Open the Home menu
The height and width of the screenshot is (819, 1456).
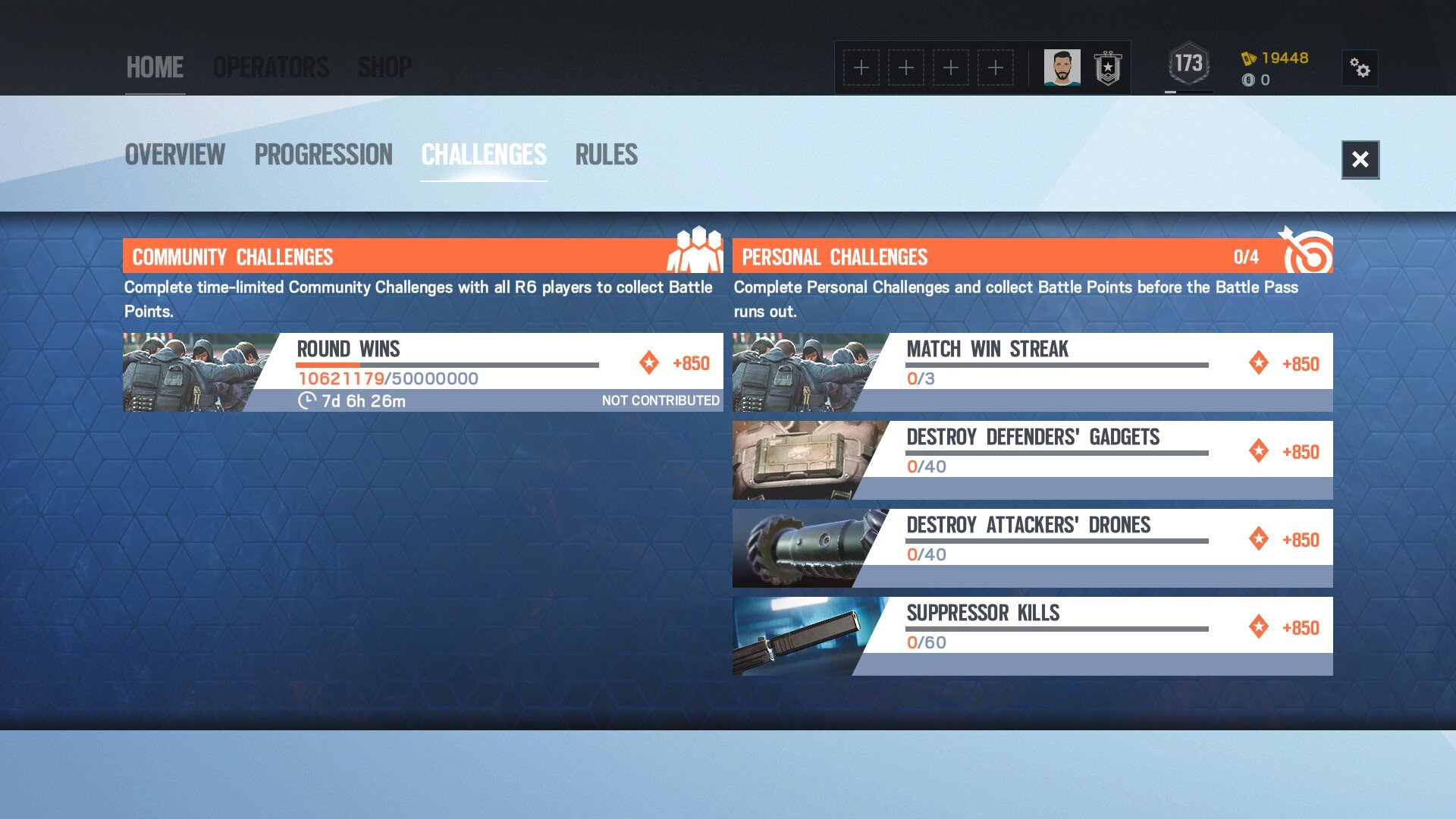coord(155,67)
